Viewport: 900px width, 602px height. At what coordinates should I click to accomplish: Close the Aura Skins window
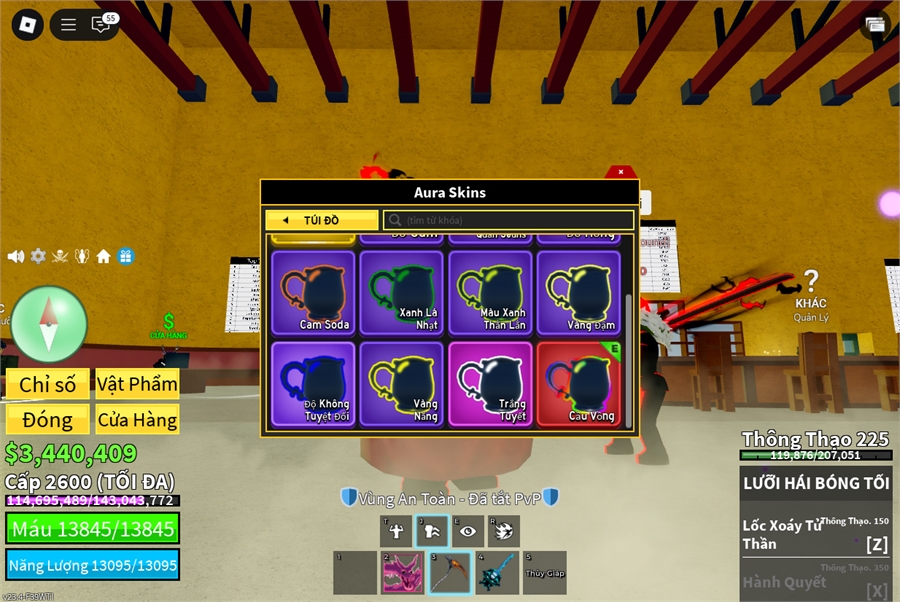621,172
